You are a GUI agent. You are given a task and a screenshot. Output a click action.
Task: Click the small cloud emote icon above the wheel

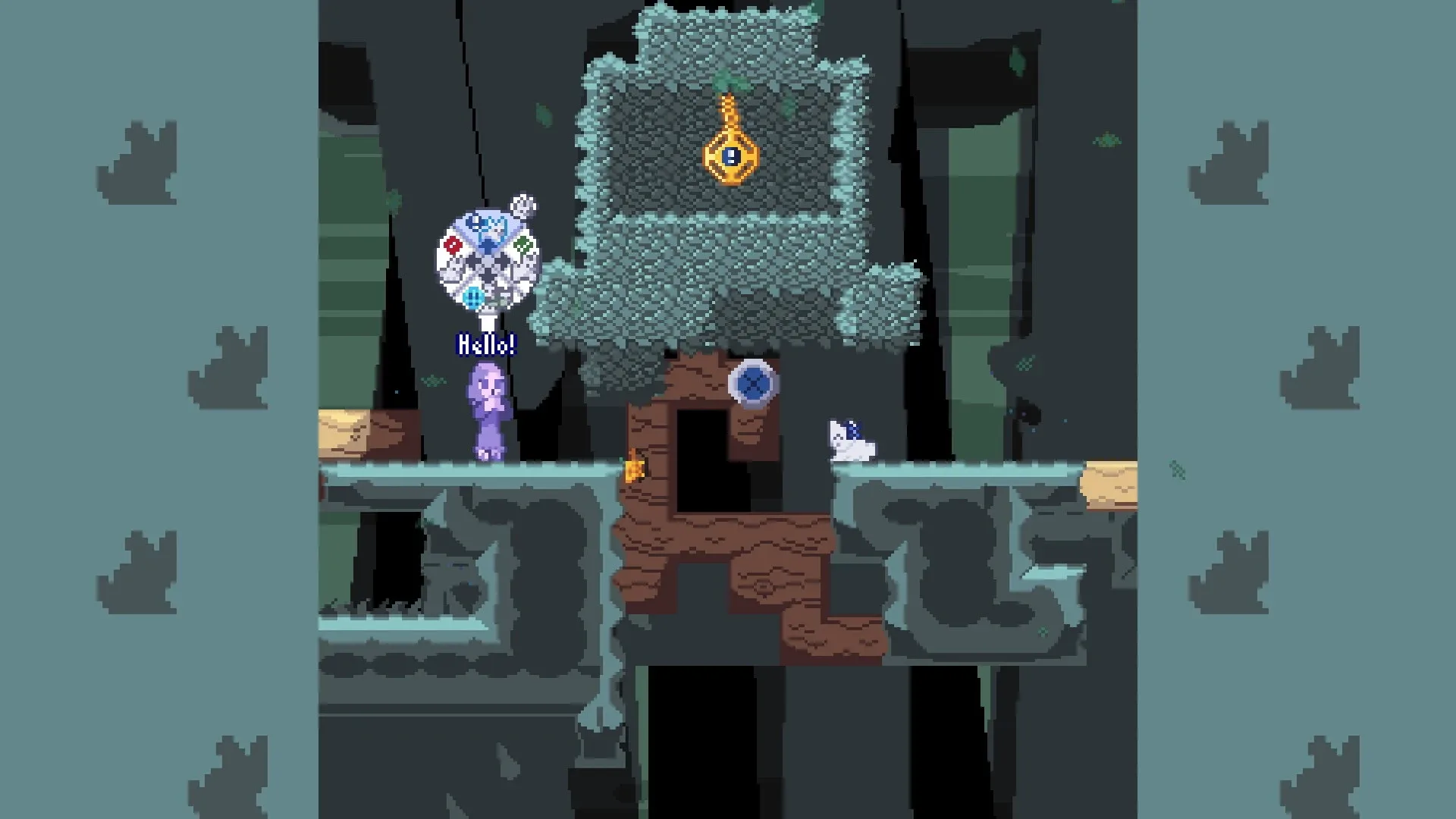coord(522,205)
